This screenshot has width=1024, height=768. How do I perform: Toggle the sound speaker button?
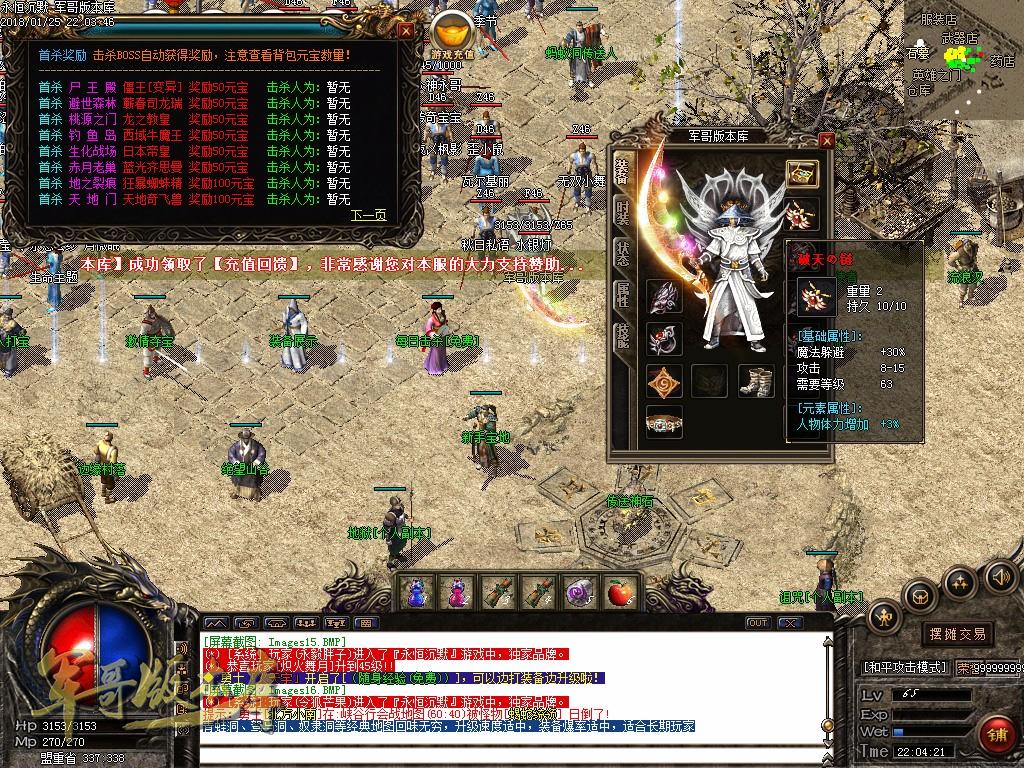[x=999, y=576]
